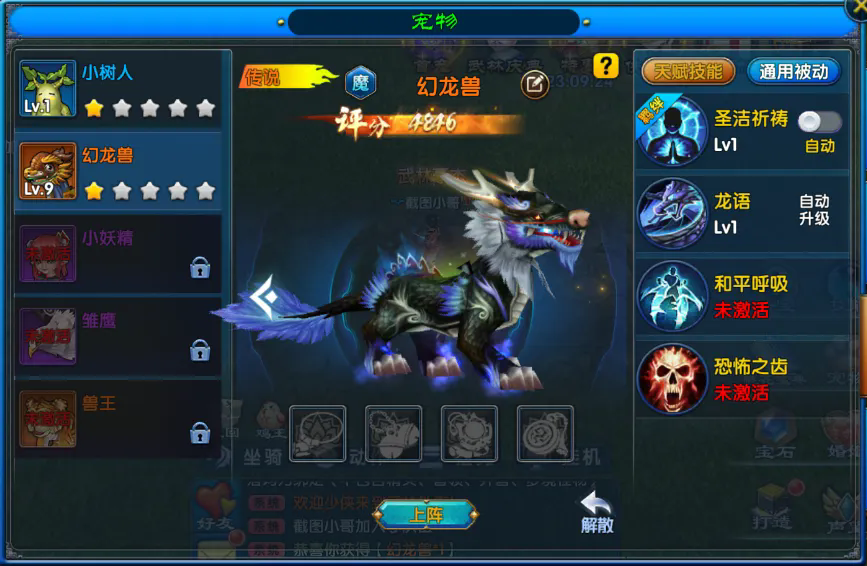Click the left arrow to previous pet
Viewport: 867px width, 566px height.
pyautogui.click(x=263, y=298)
